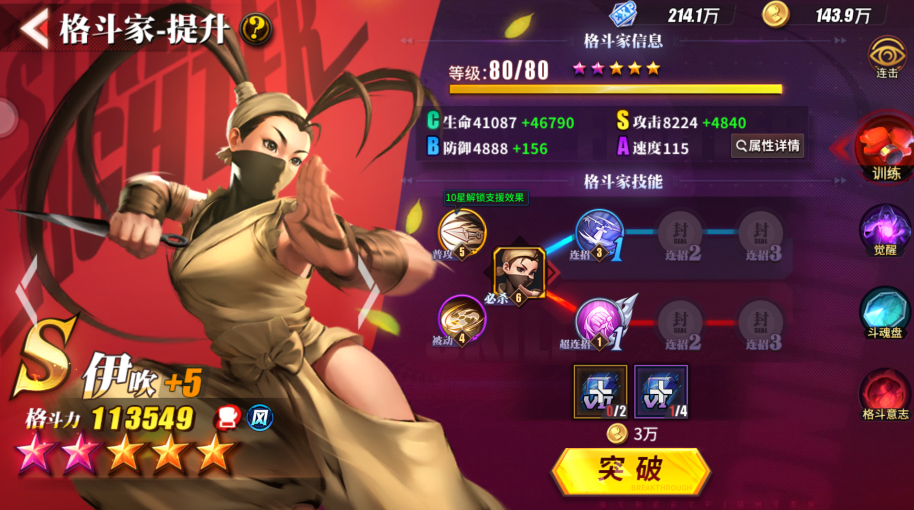Tap the 突破 breakthrough button
This screenshot has width=914, height=510.
coord(630,470)
